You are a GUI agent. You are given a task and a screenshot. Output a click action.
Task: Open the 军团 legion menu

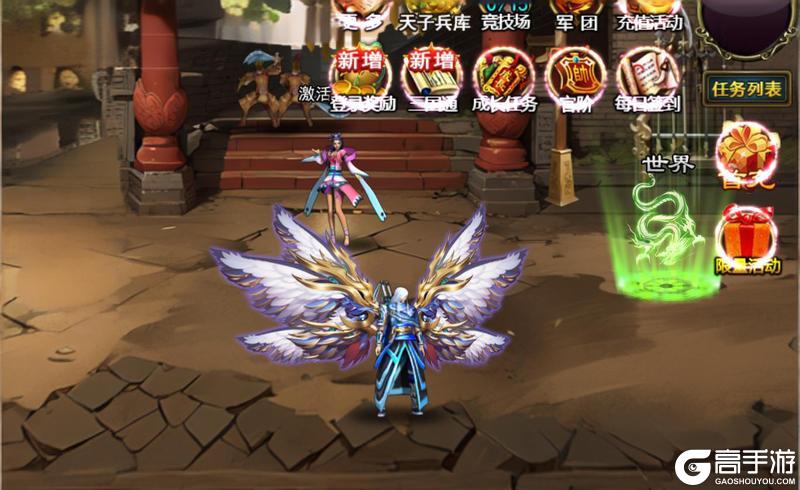click(577, 14)
